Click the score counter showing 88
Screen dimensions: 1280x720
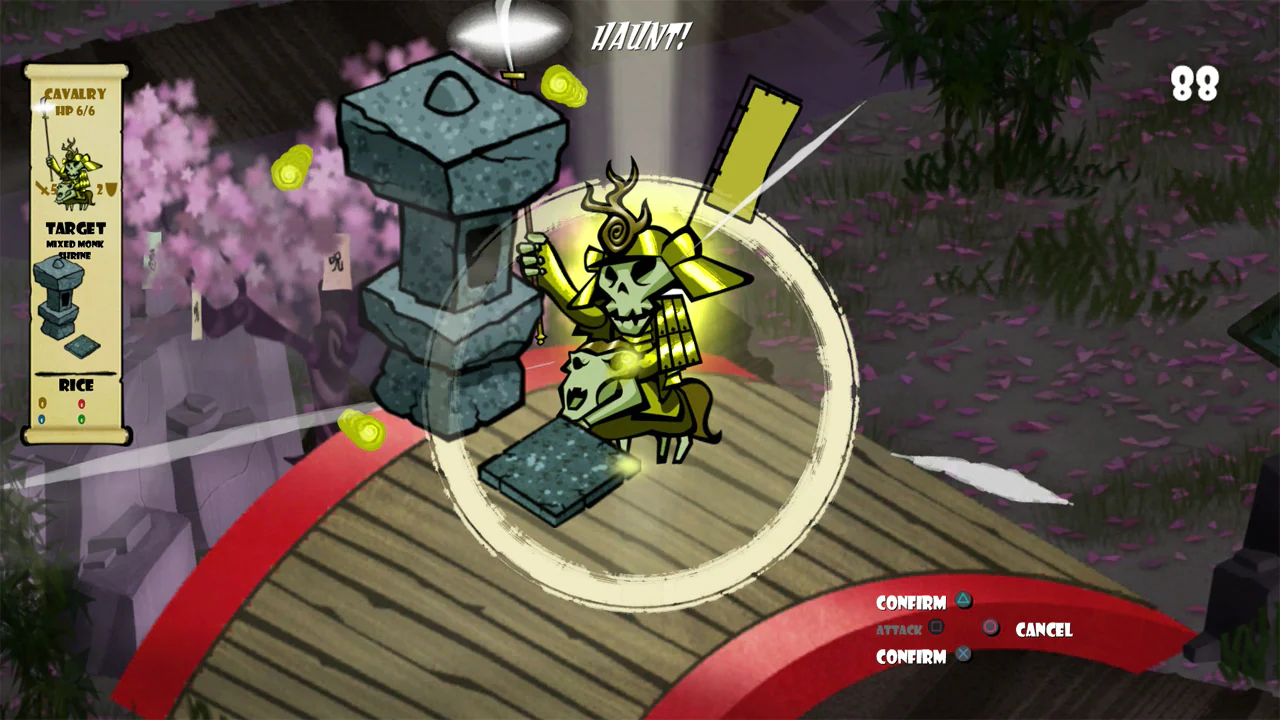(x=1196, y=85)
